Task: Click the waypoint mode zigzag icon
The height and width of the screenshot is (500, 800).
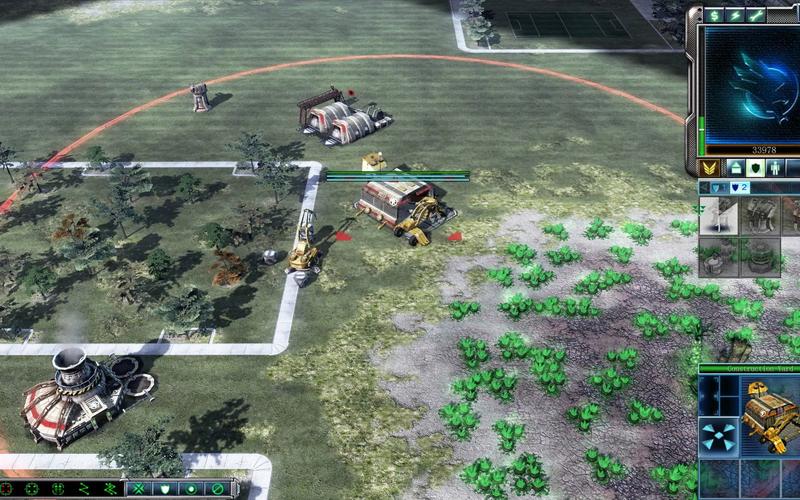Action: click(x=84, y=489)
